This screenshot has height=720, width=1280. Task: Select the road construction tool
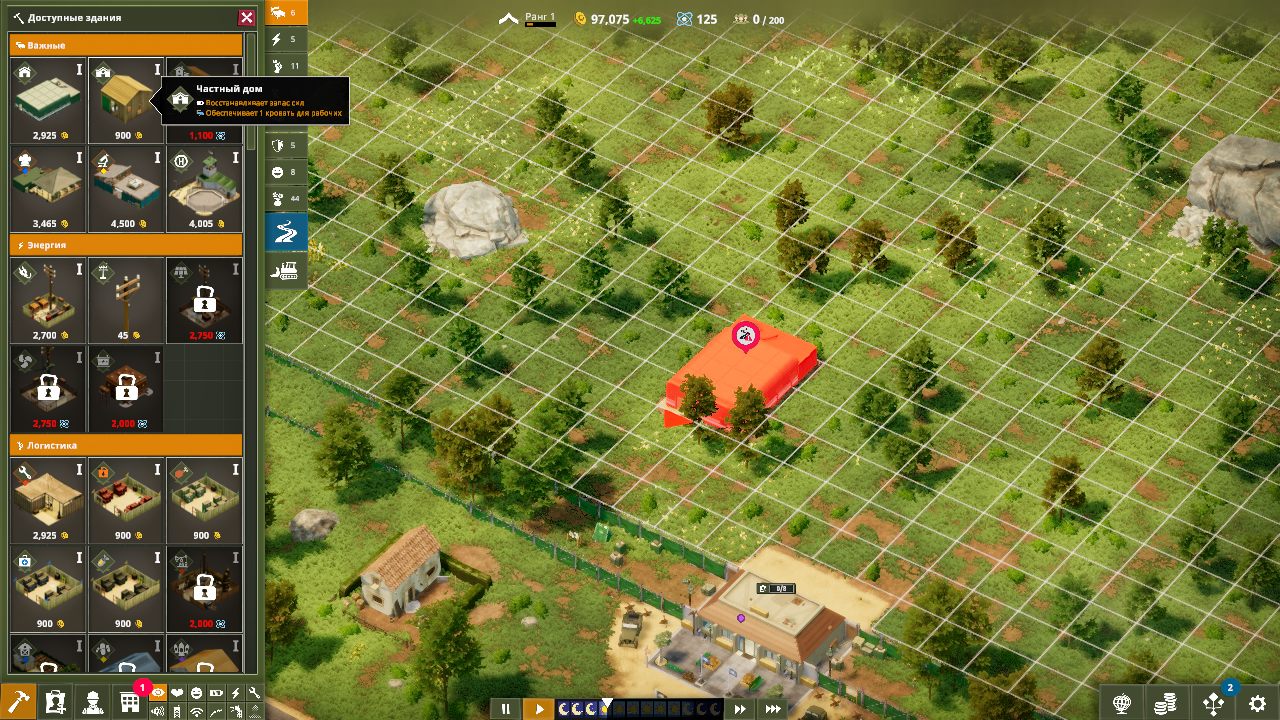[x=285, y=228]
